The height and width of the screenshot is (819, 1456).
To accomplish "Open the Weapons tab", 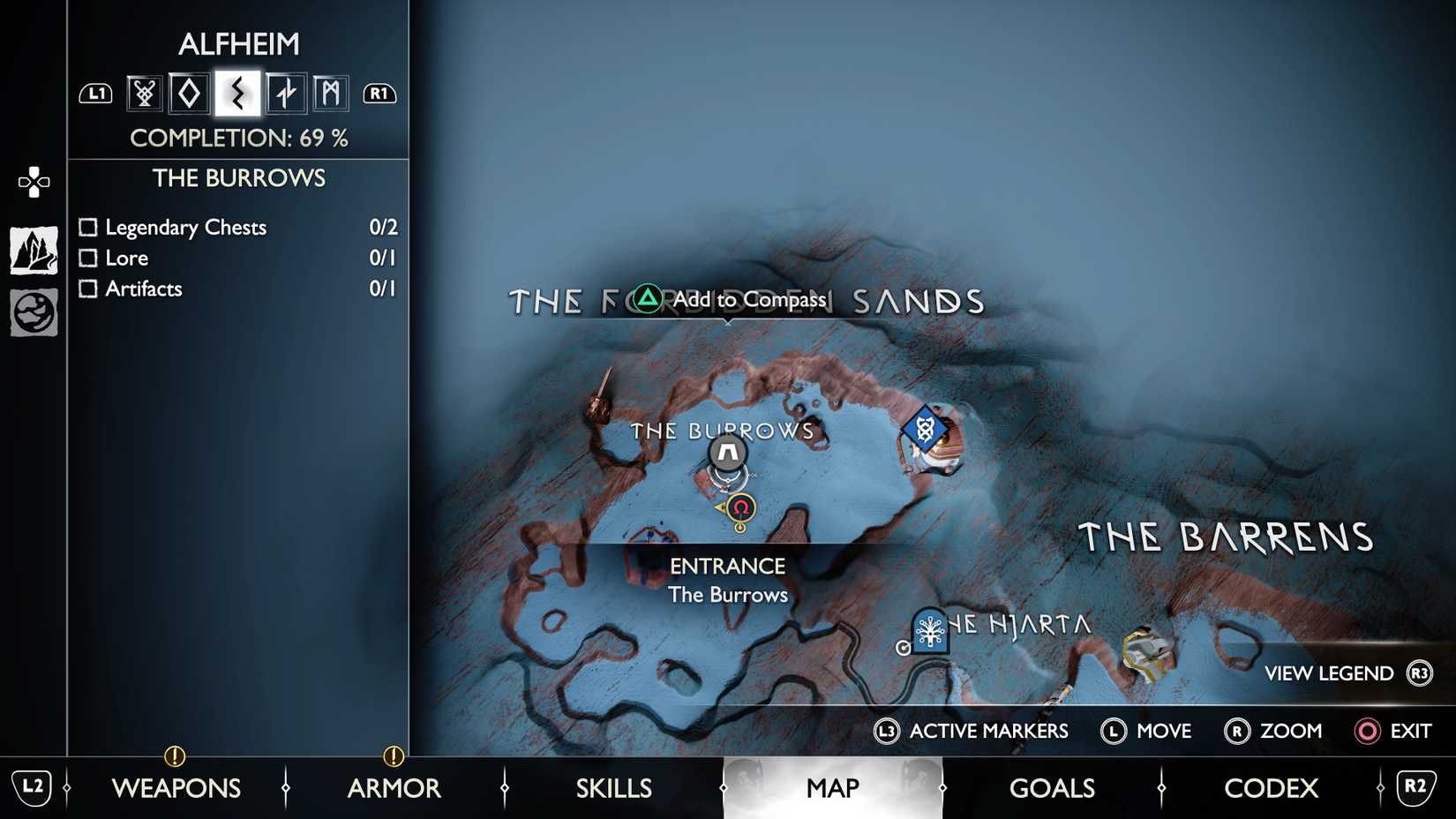I will pos(176,788).
